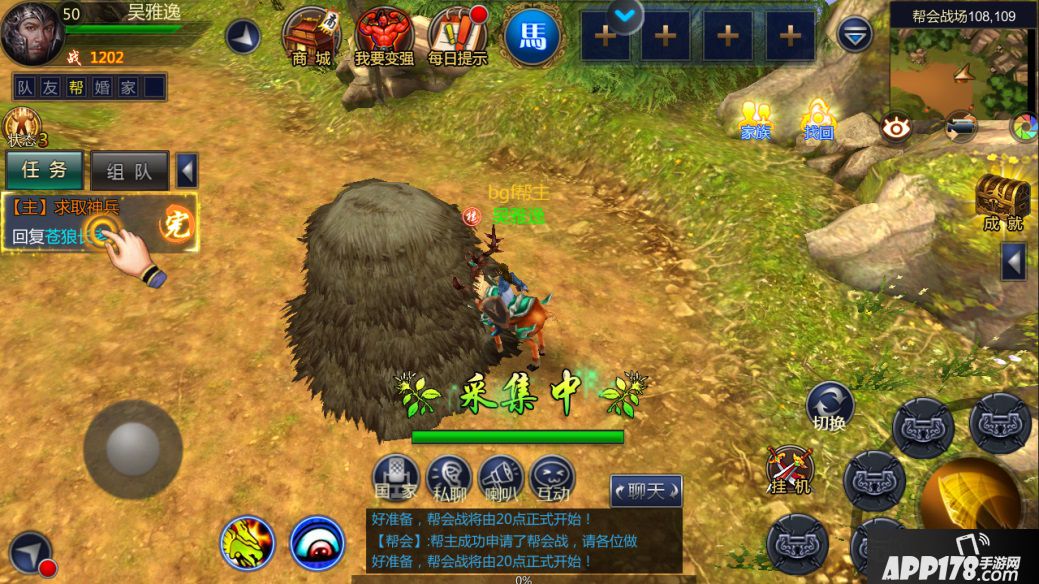
Task: Tap the blue 馬 mount button
Action: click(x=532, y=35)
